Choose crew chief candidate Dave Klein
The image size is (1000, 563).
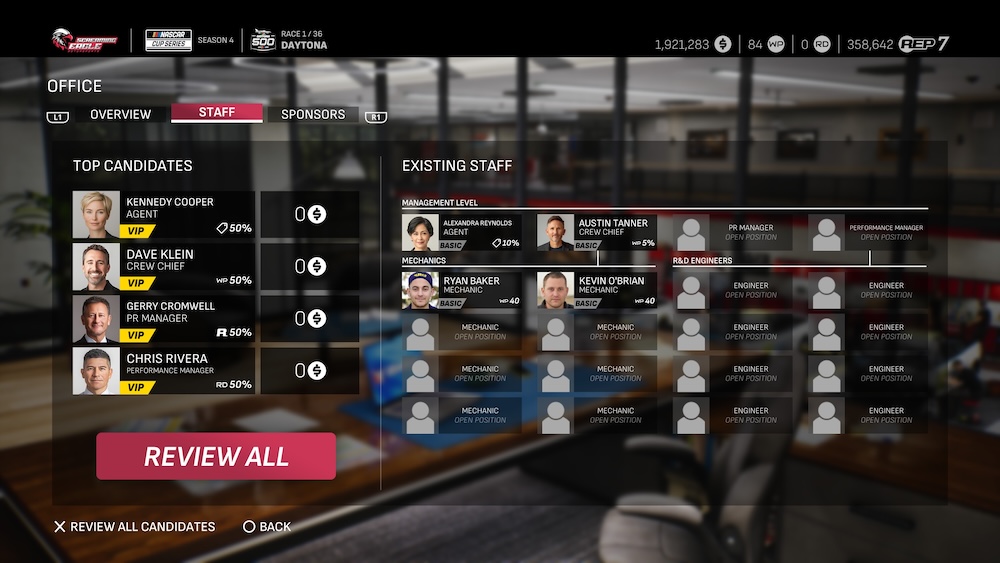pyautogui.click(x=164, y=266)
